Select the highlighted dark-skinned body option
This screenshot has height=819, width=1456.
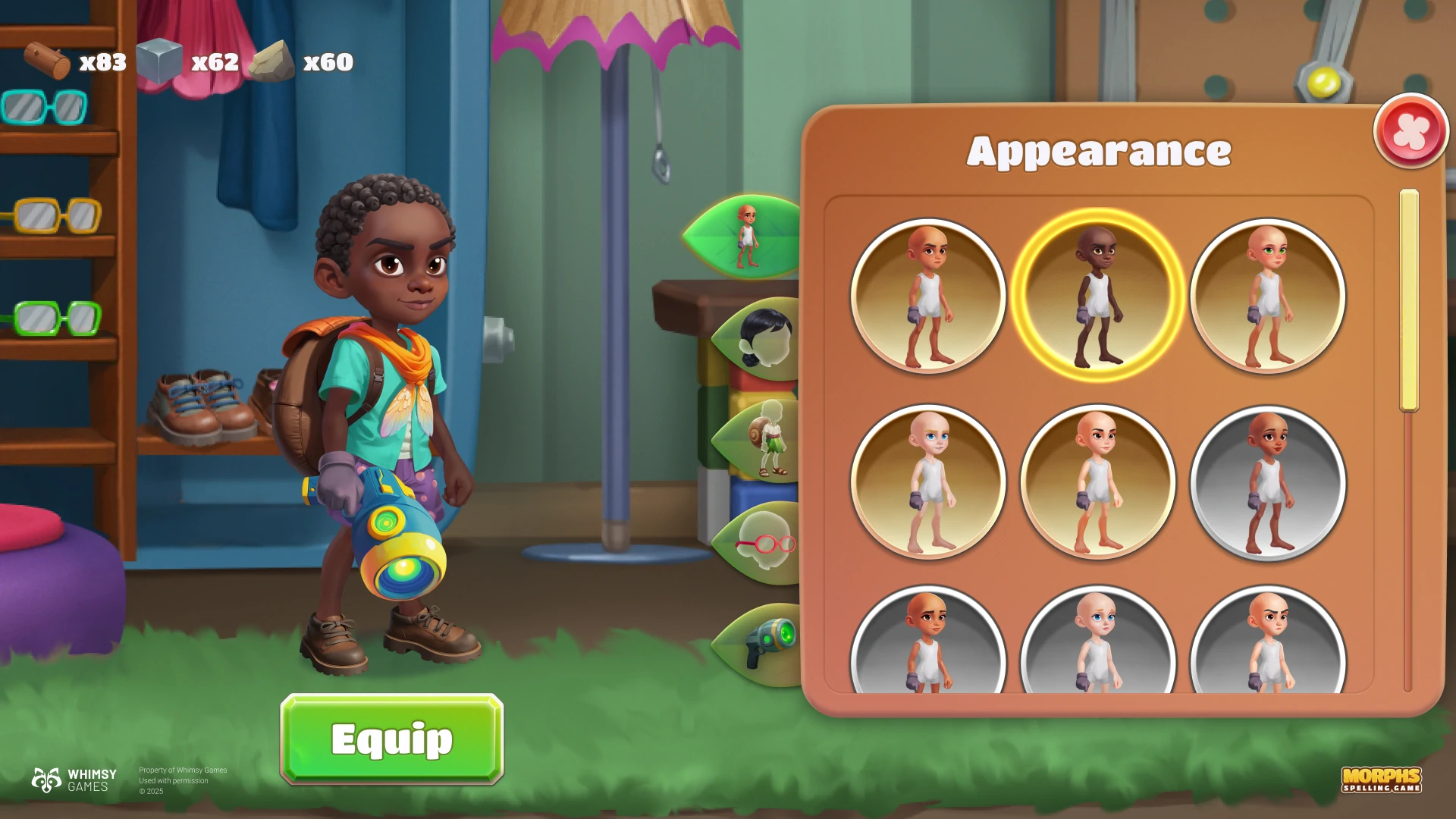pyautogui.click(x=1097, y=296)
